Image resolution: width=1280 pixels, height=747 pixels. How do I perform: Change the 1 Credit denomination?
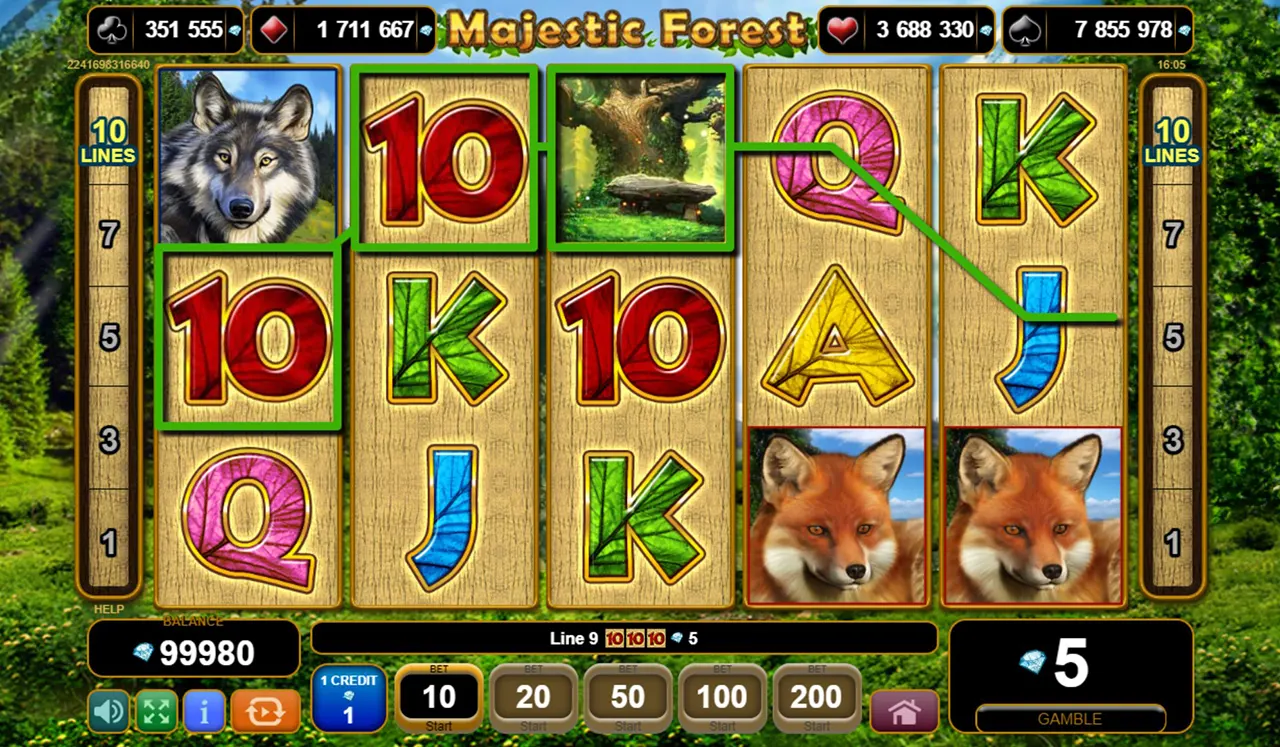coord(348,698)
